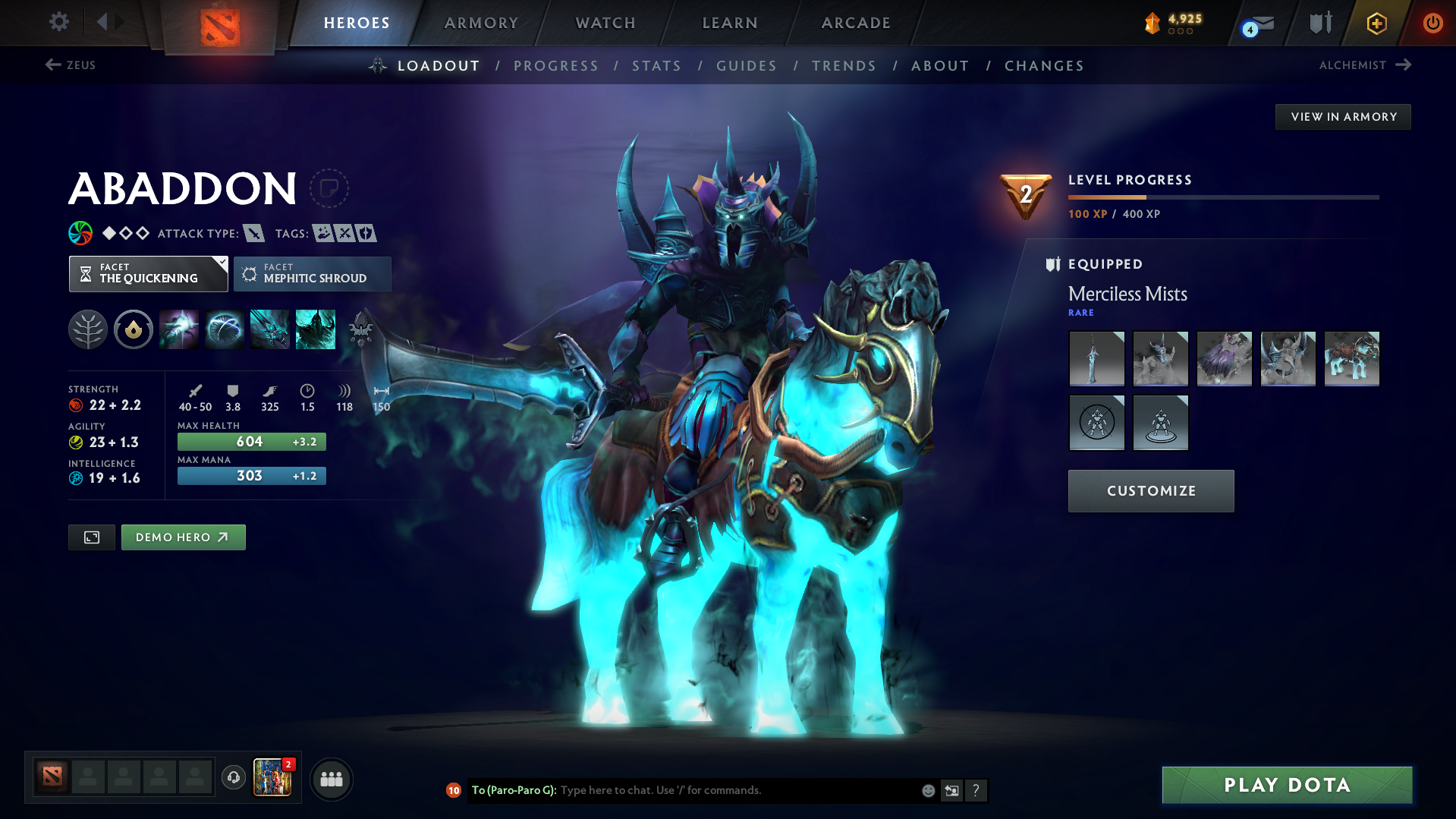Select the Merciless Mists weapon thumbnail
1456x819 pixels.
1097,358
